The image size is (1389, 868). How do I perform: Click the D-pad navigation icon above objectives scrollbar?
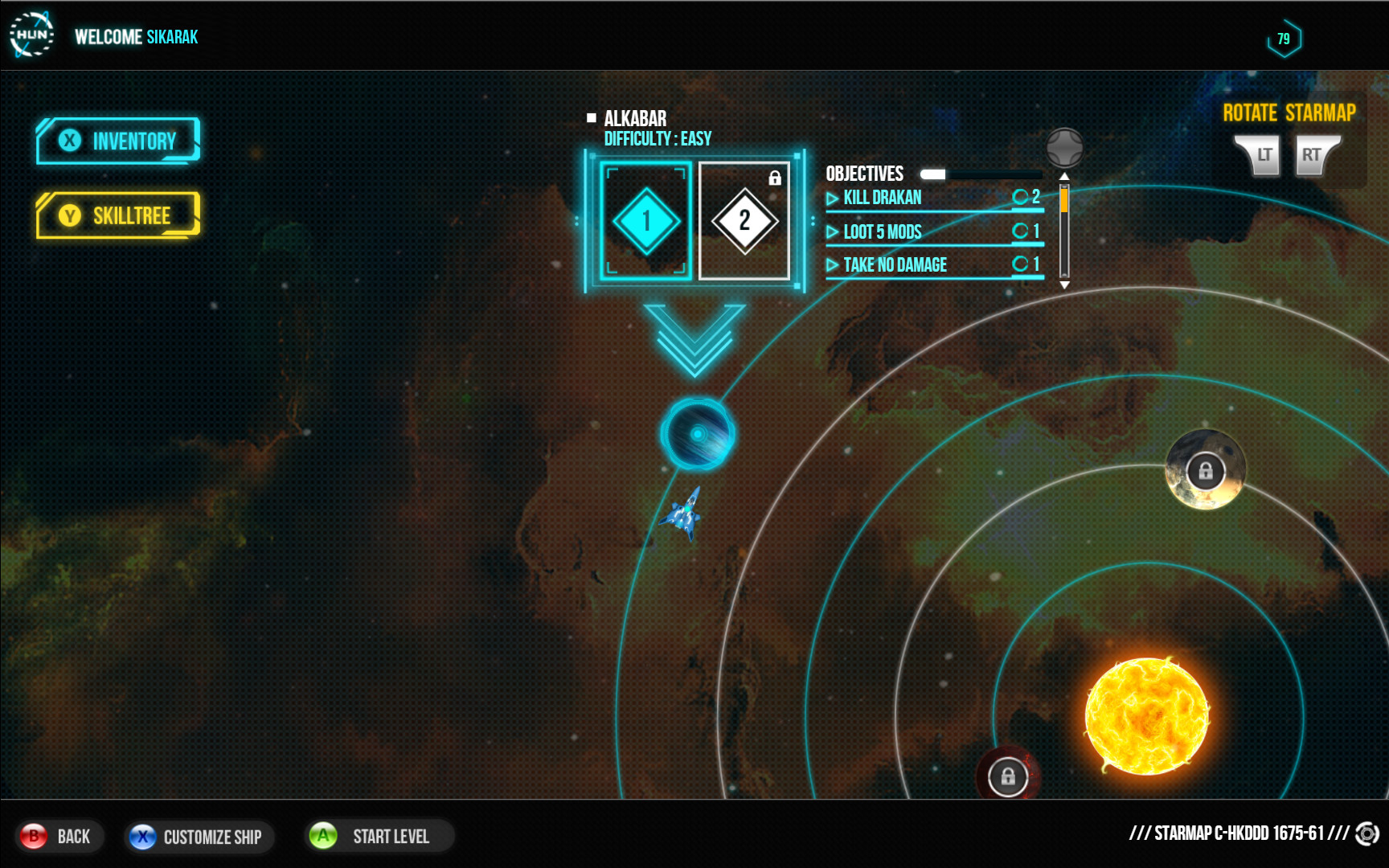click(x=1065, y=149)
